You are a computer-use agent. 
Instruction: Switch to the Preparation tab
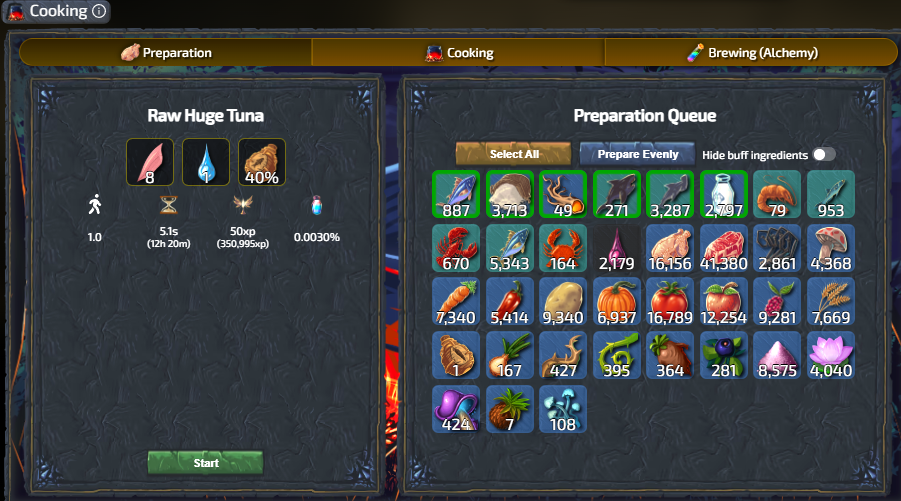166,52
